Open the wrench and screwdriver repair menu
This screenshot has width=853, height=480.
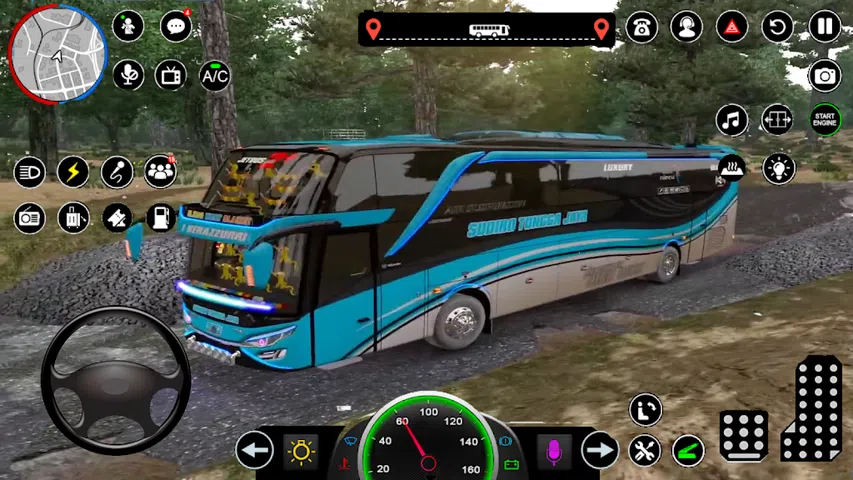point(645,450)
